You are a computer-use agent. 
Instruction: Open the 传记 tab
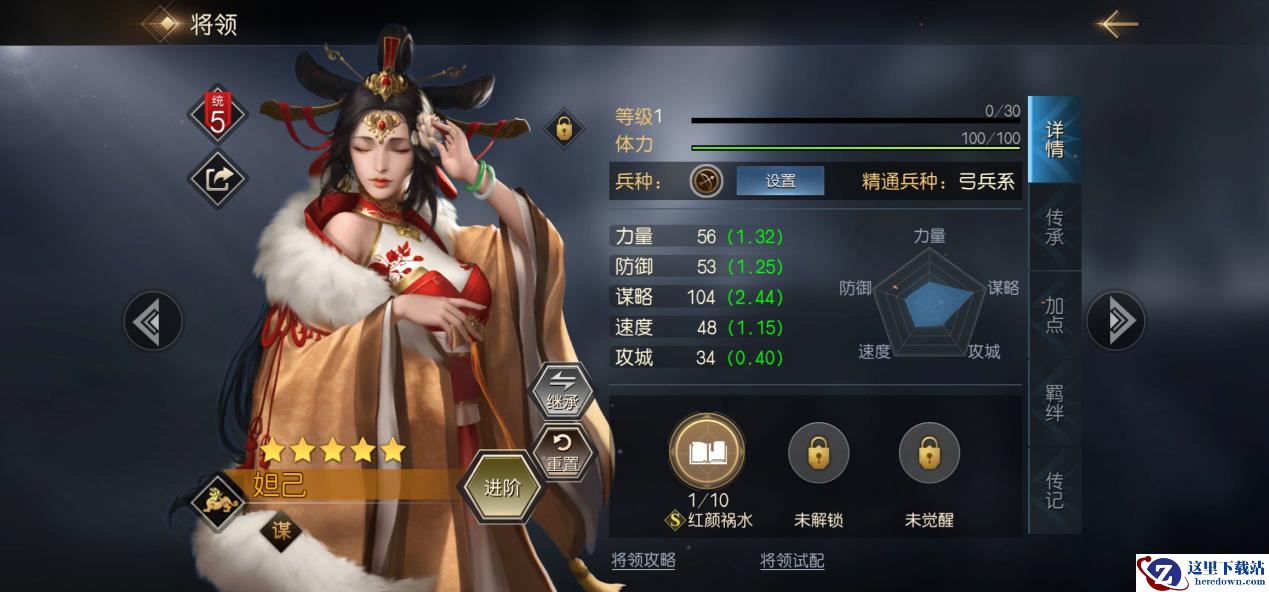click(1054, 489)
